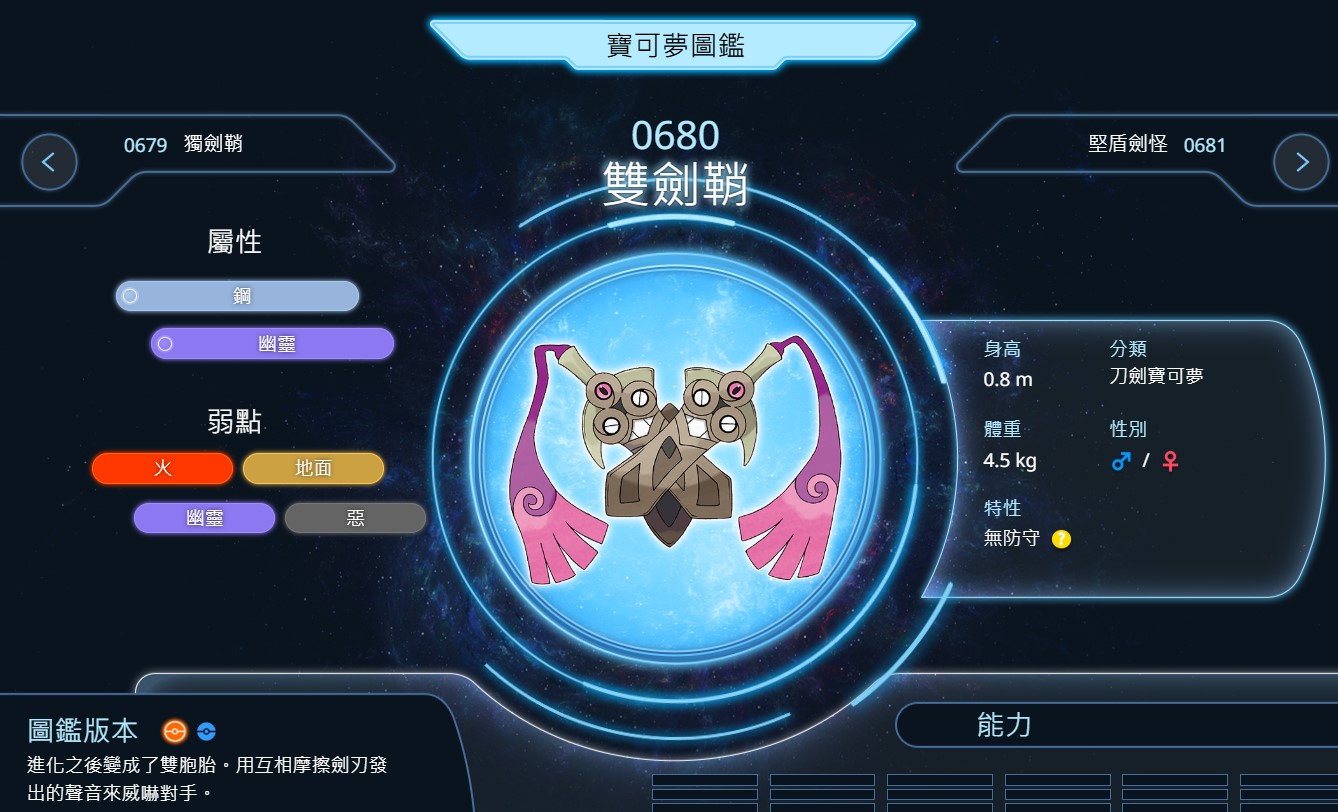1338x812 pixels.
Task: Click the 寶可夢圖鑑 title banner
Action: pyautogui.click(x=674, y=45)
